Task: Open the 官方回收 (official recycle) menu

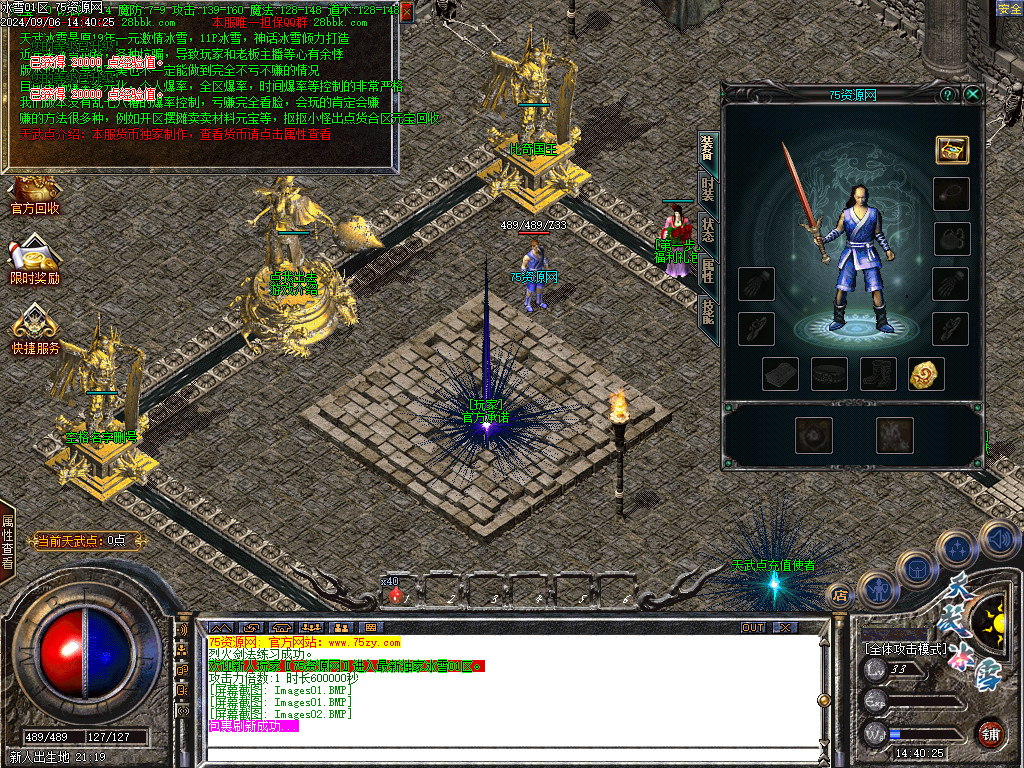Action: coord(35,196)
